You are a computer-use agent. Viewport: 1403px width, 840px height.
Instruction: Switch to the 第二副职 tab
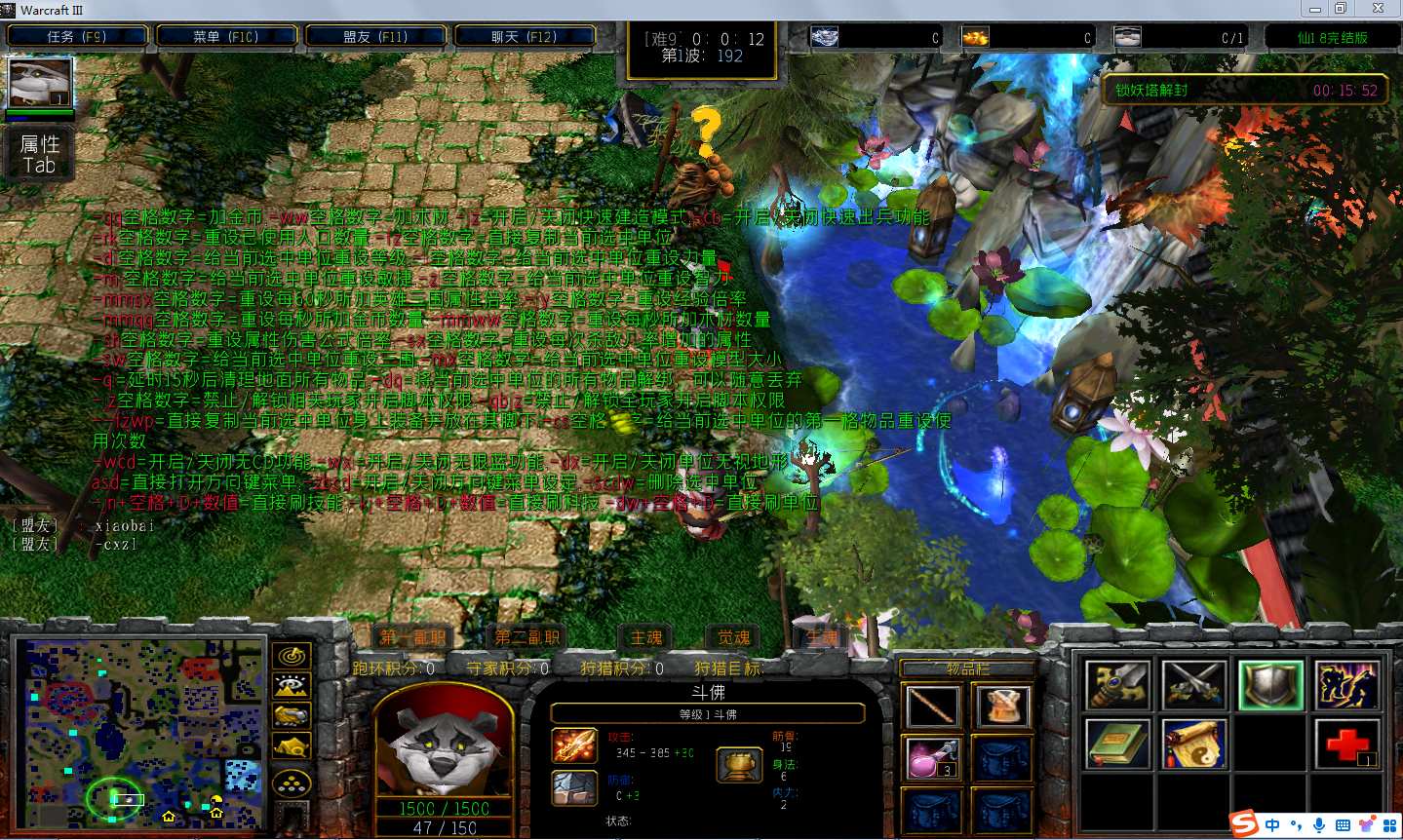(527, 637)
